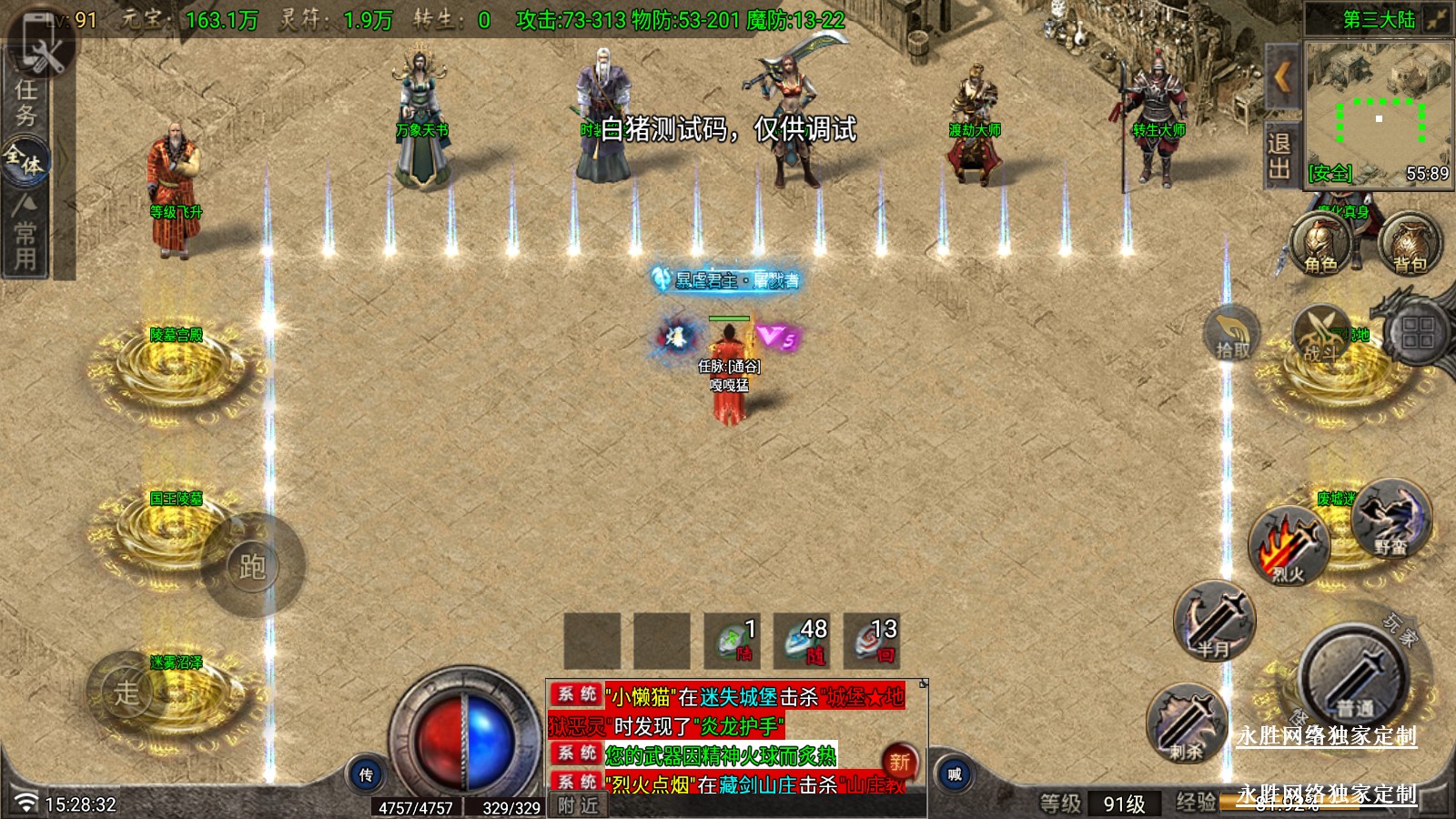Collapse the minimap panel with the arrow
The height and width of the screenshot is (819, 1456).
coord(1282,77)
